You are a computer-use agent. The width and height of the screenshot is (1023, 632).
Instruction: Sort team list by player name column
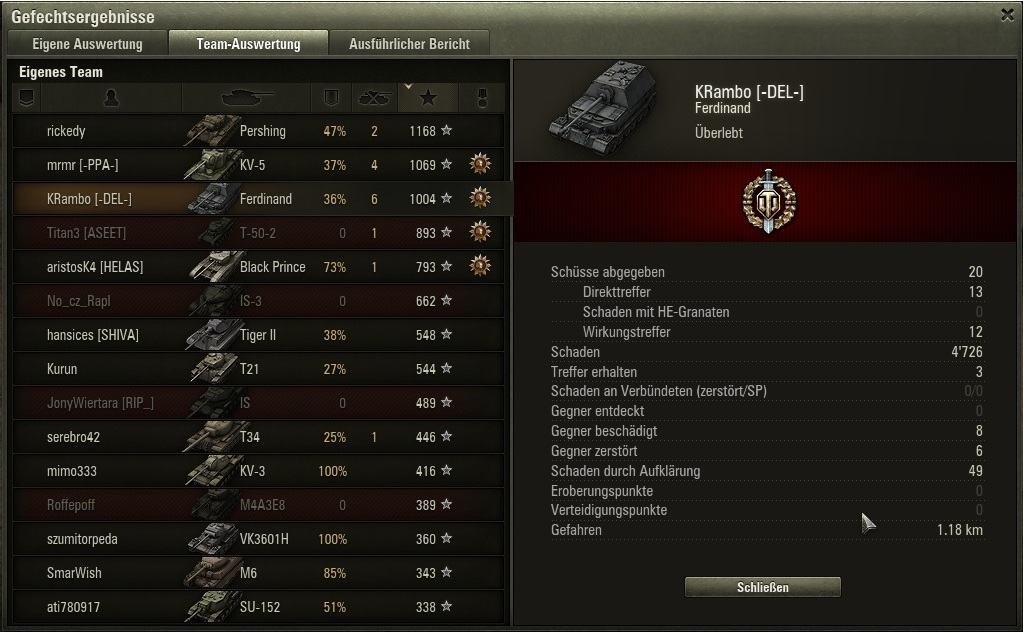pyautogui.click(x=111, y=98)
